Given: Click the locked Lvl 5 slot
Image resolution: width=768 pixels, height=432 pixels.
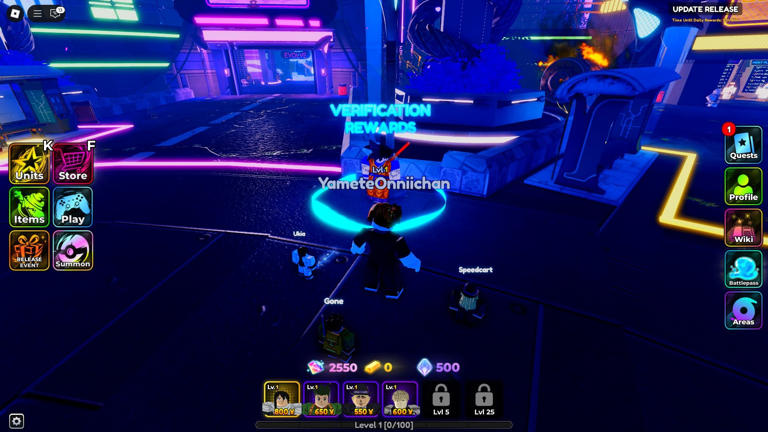Looking at the screenshot, I should tap(441, 399).
